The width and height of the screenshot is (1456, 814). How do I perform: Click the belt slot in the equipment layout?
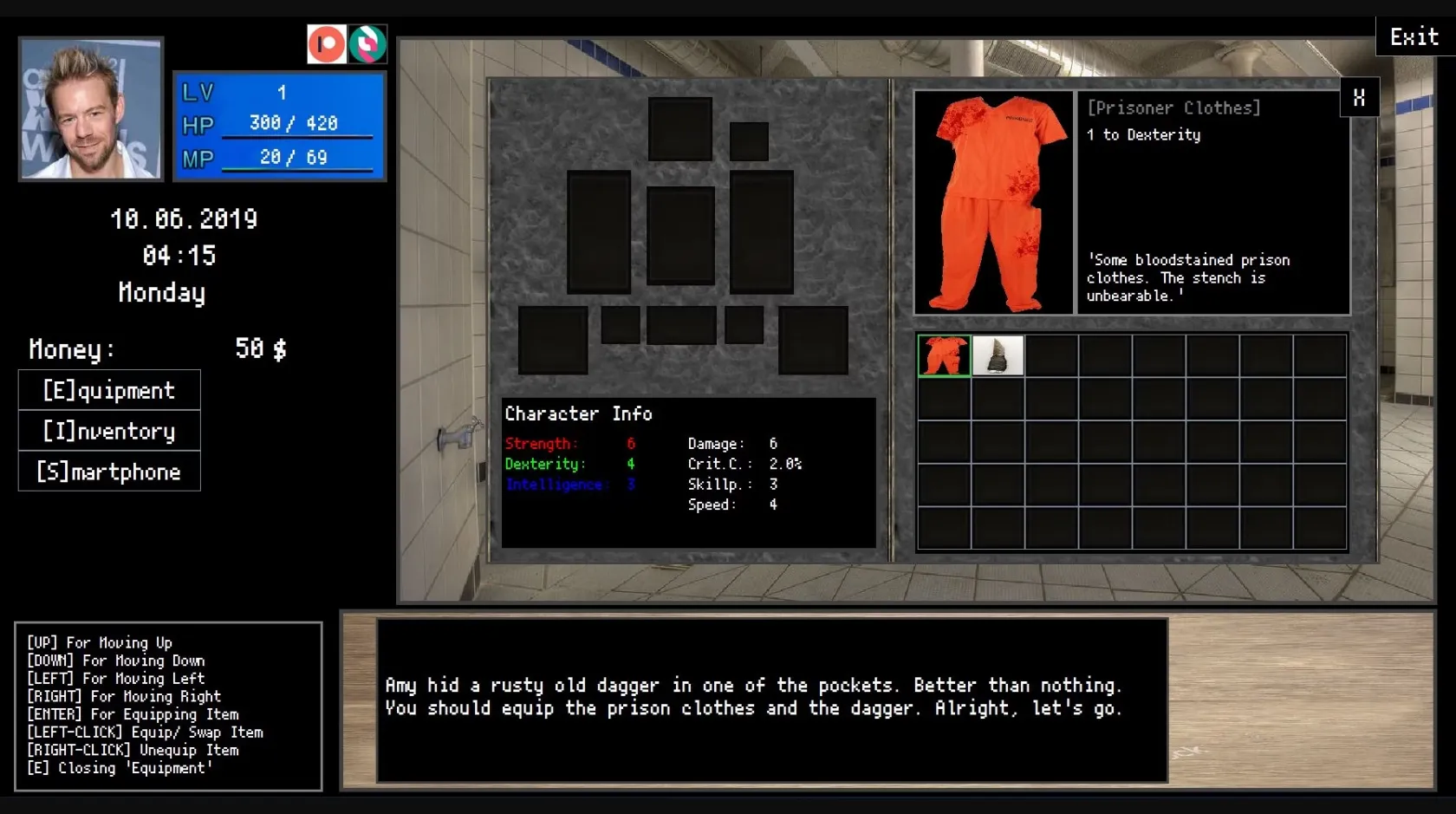pyautogui.click(x=681, y=326)
